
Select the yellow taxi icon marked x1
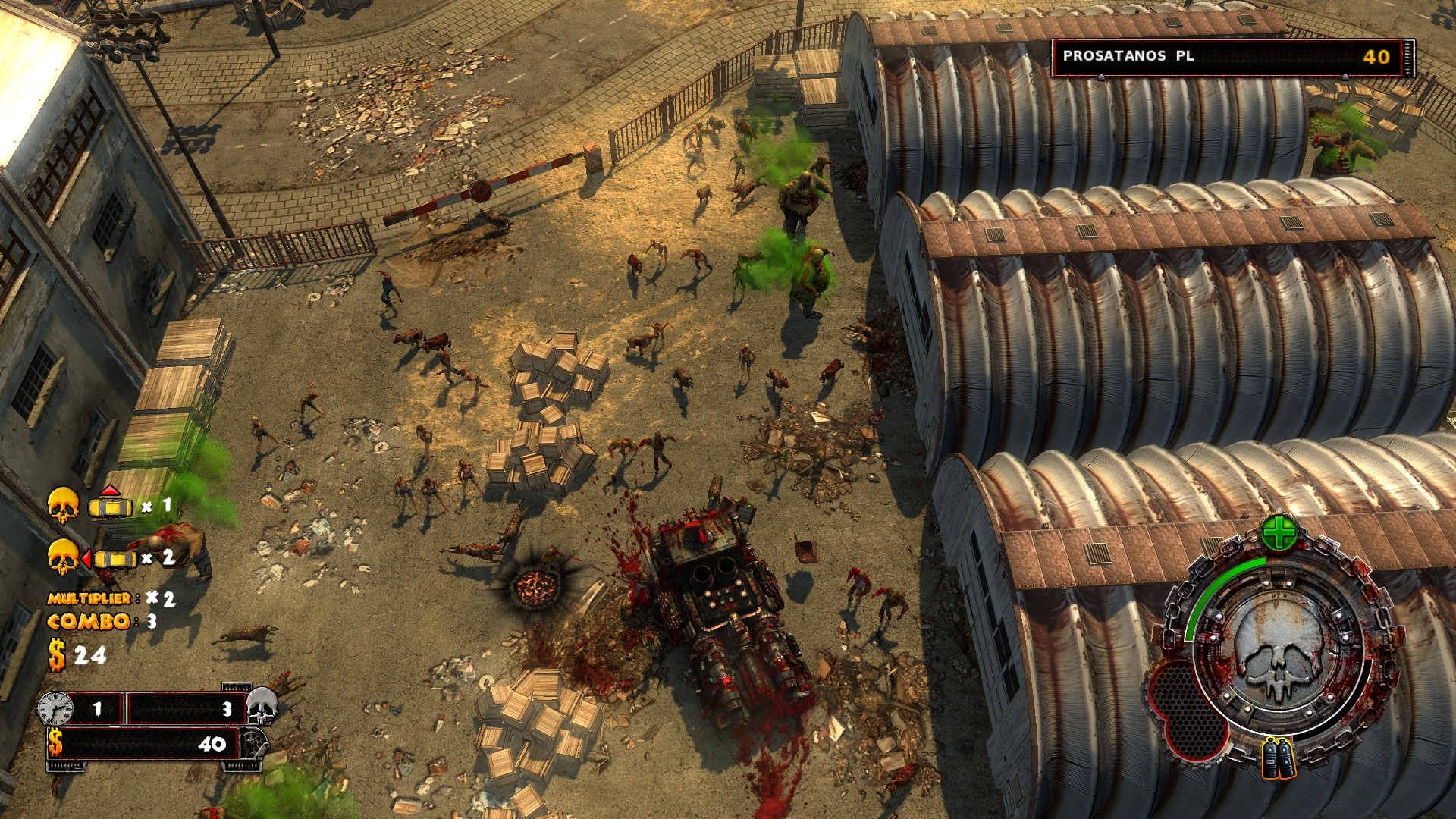pos(109,507)
